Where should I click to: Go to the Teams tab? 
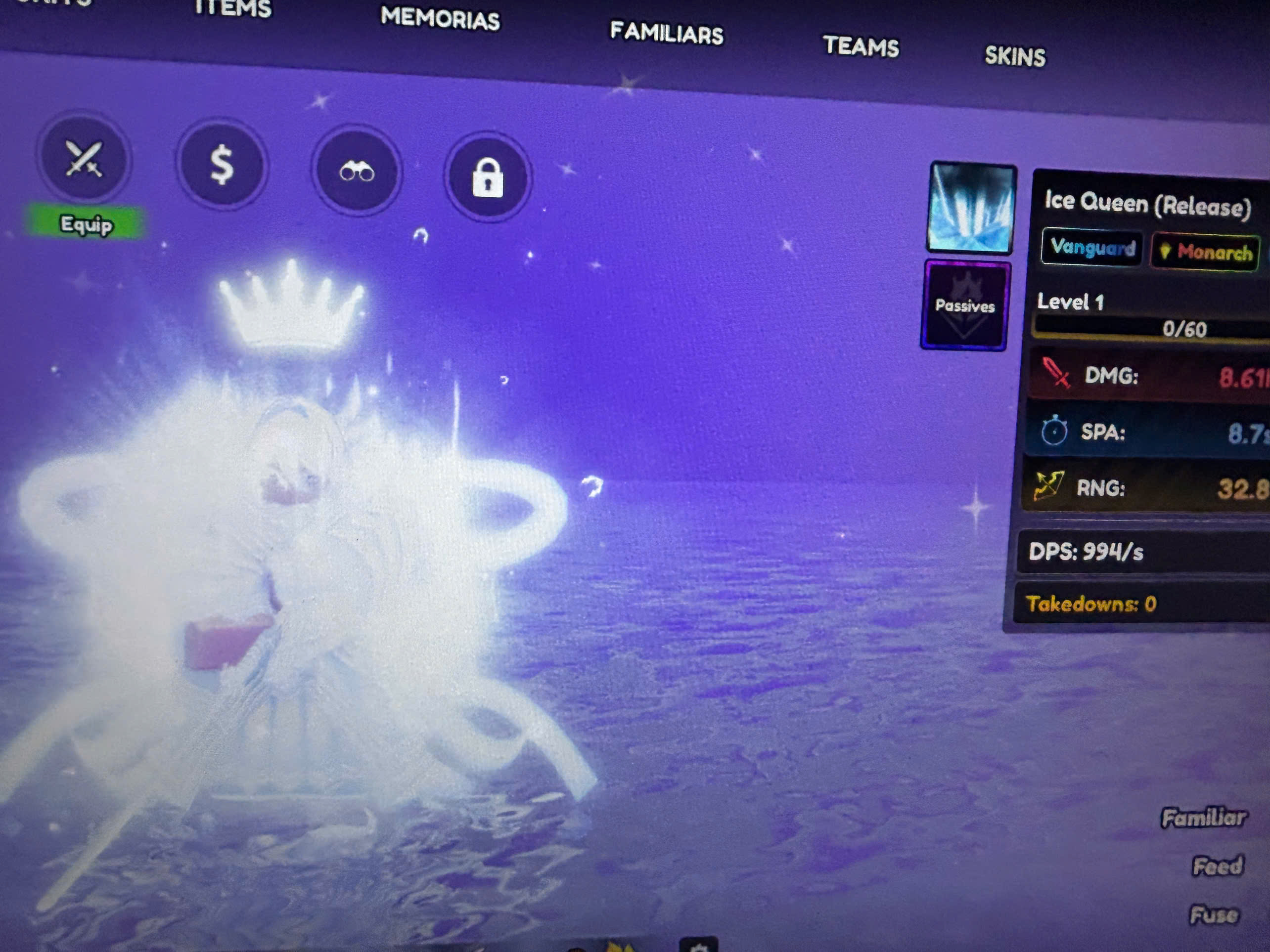coord(861,46)
